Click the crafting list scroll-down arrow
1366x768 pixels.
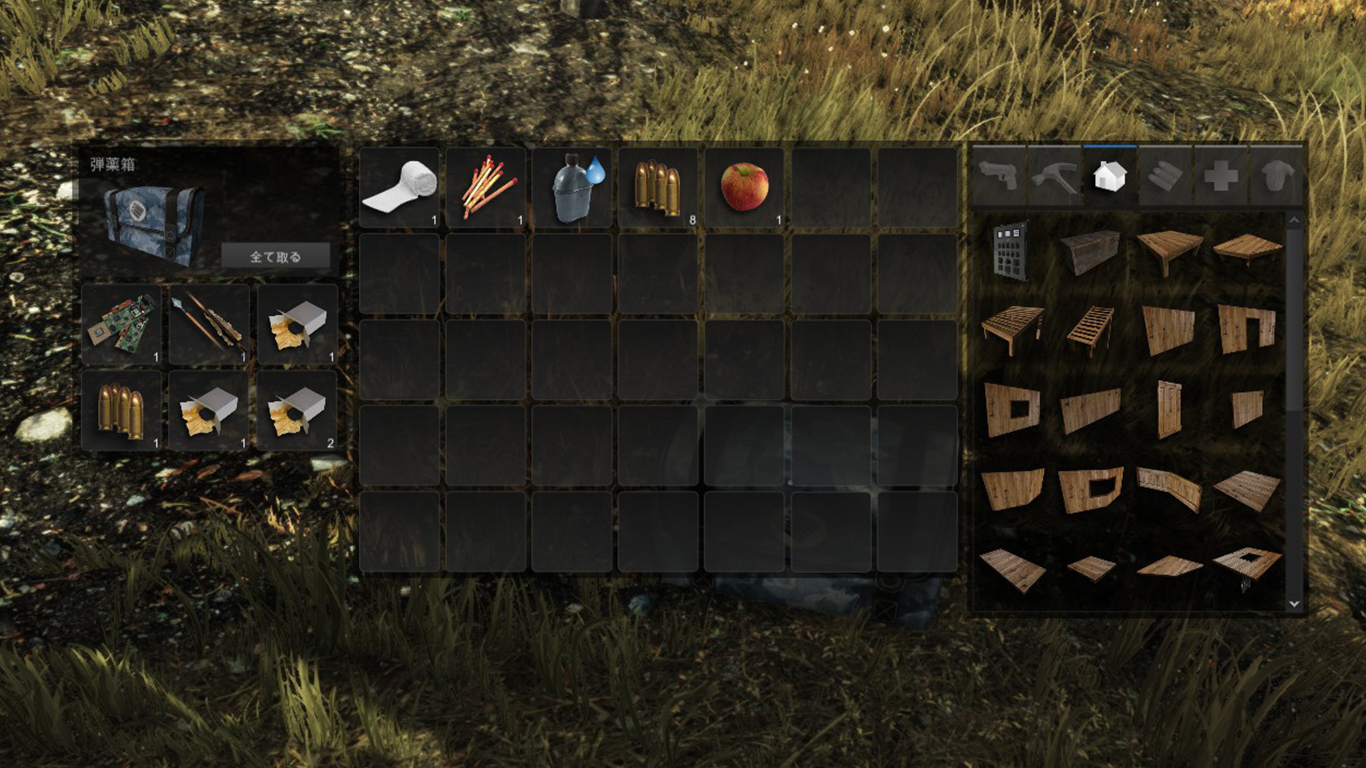click(x=1295, y=604)
